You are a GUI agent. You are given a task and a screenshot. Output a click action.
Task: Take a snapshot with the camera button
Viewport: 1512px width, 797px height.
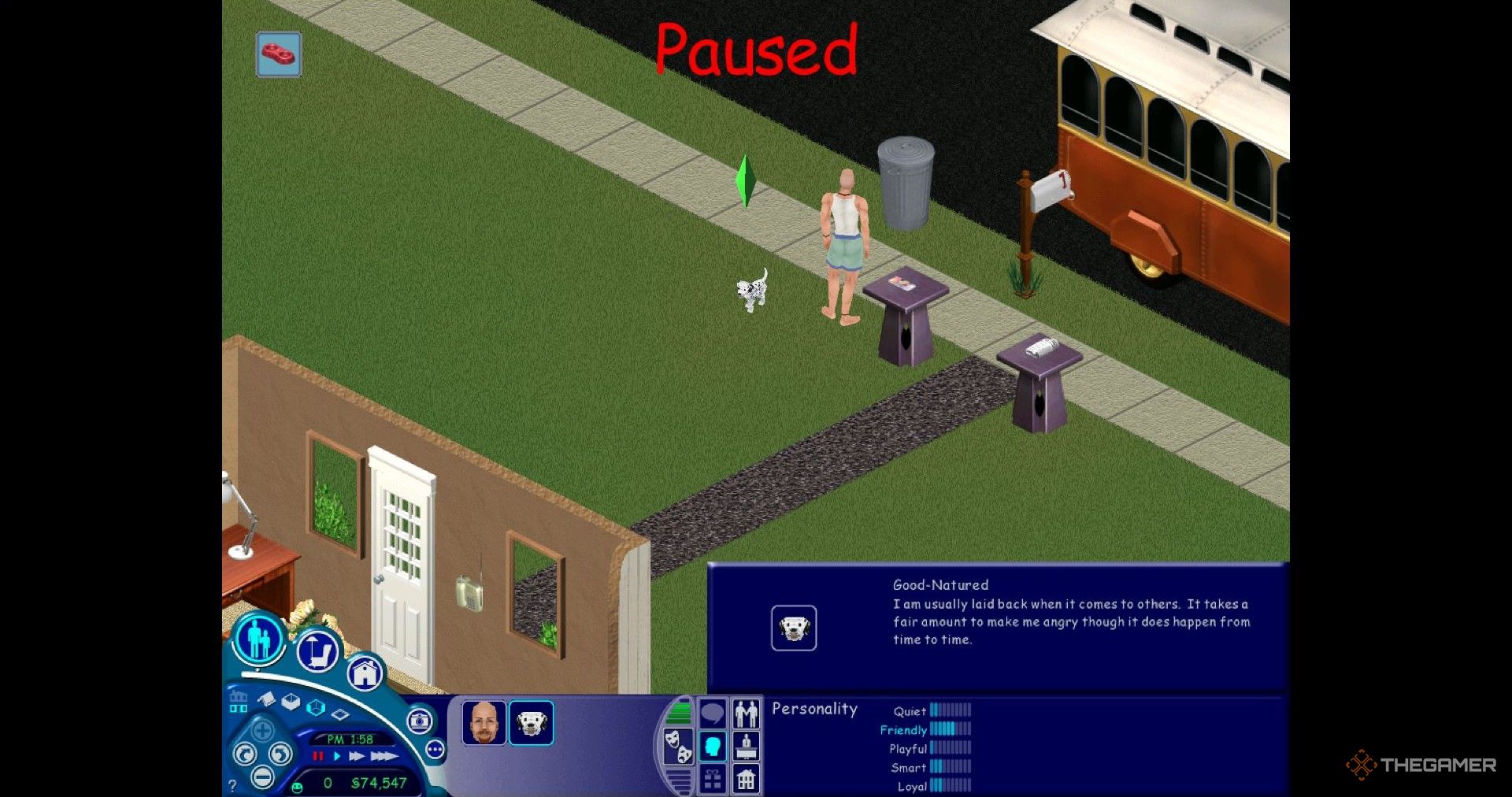click(x=420, y=721)
